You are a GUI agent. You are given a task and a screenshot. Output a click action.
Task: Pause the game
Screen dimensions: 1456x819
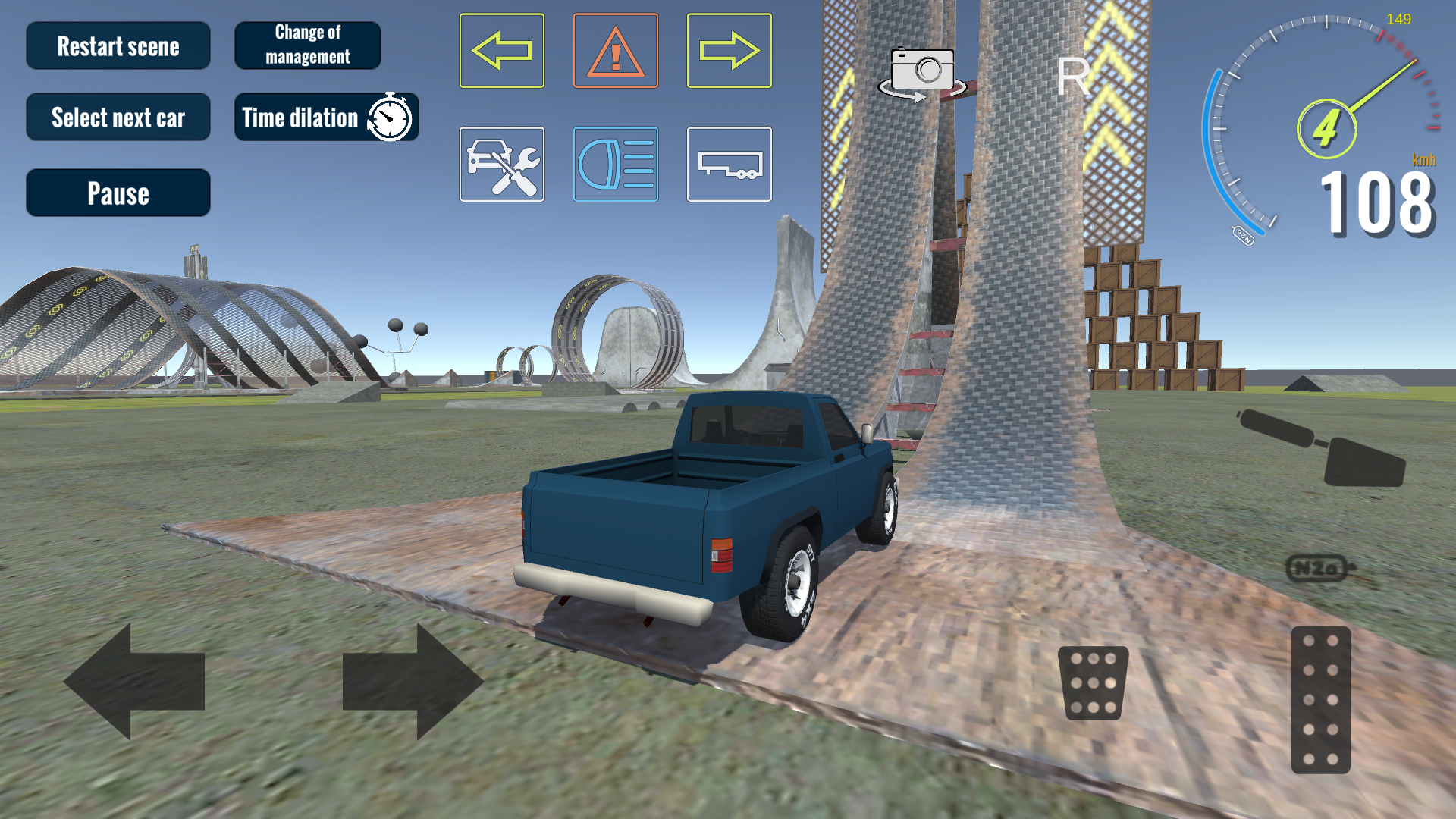[x=118, y=192]
